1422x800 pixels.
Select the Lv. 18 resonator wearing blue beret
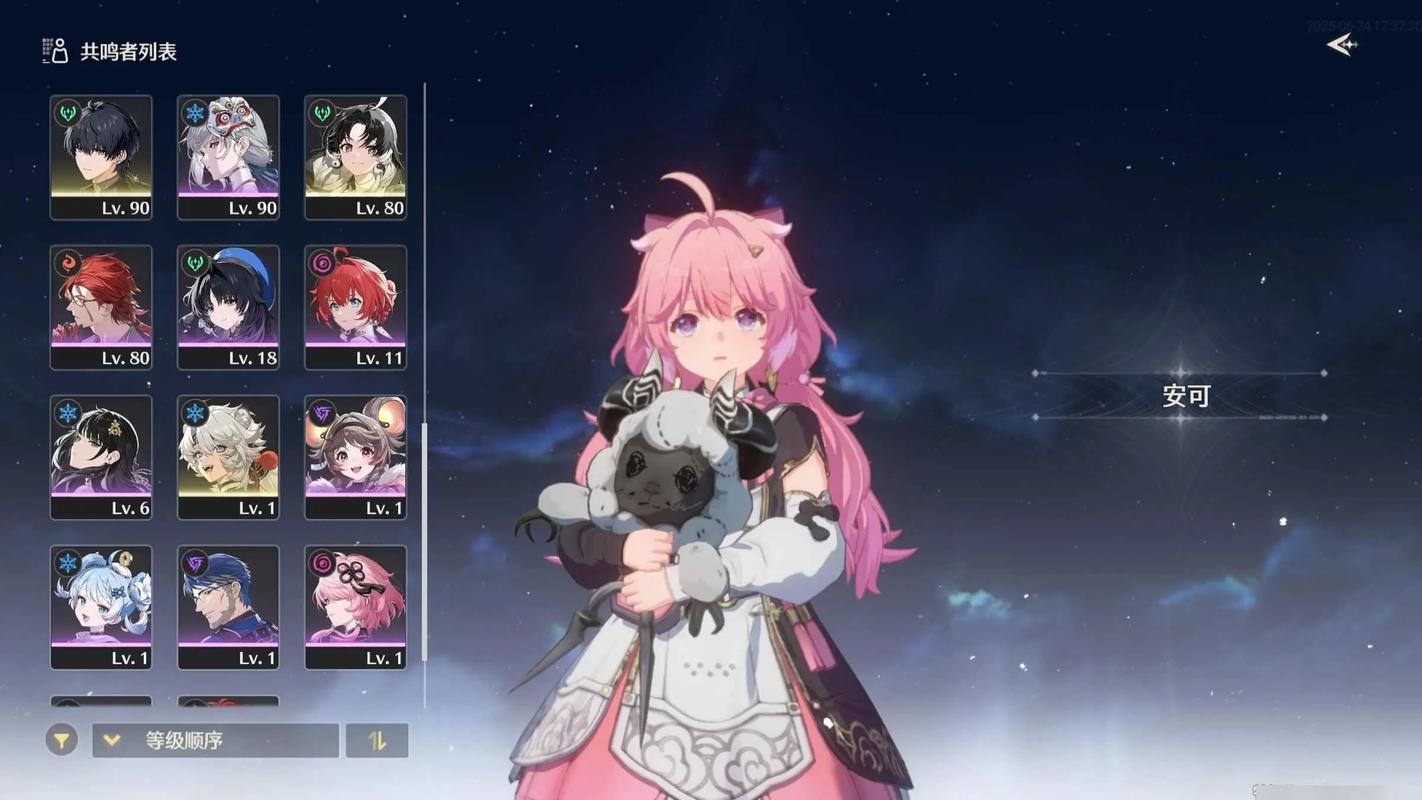point(228,307)
